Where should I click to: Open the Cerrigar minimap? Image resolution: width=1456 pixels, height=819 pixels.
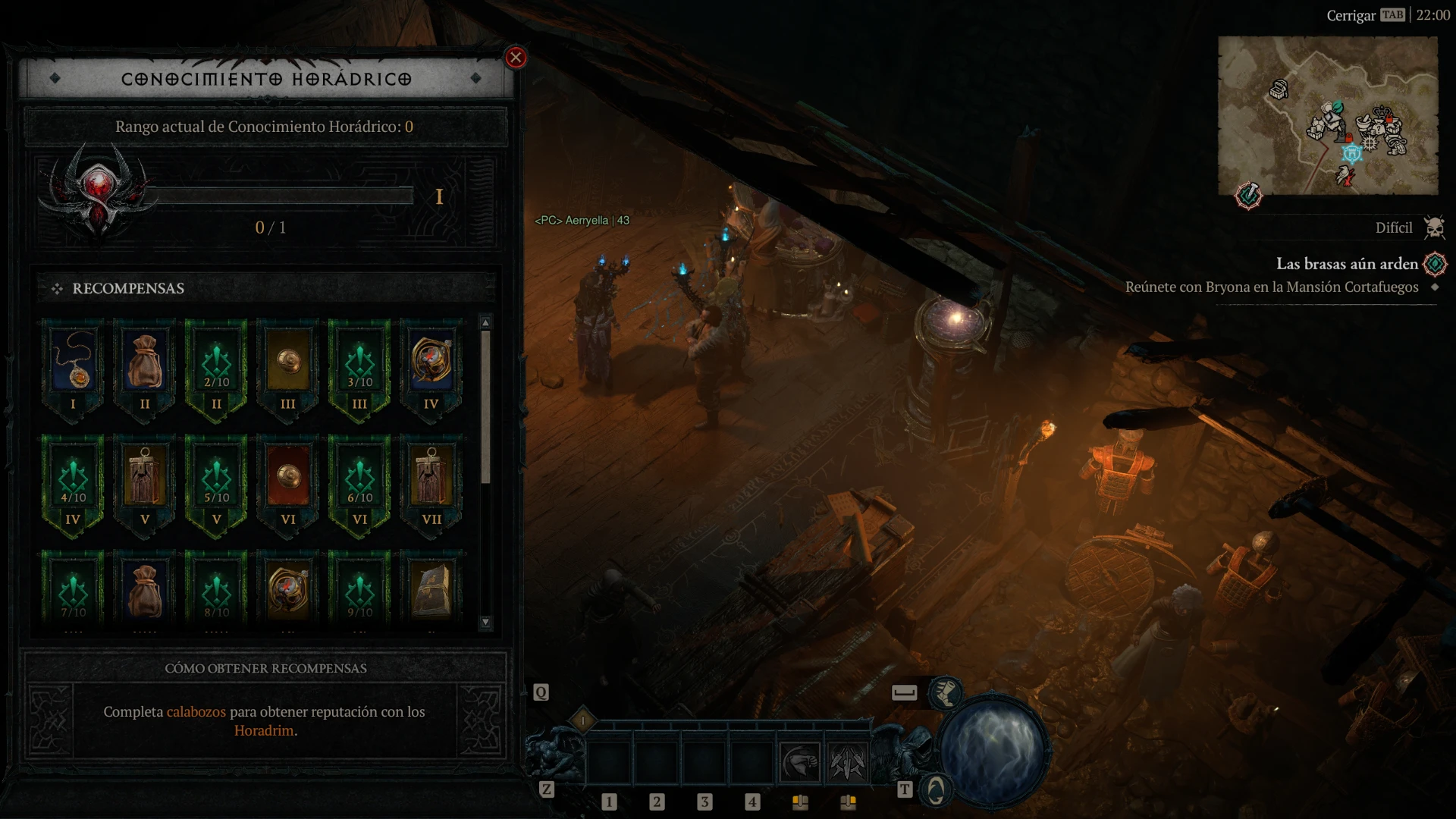click(x=1327, y=115)
